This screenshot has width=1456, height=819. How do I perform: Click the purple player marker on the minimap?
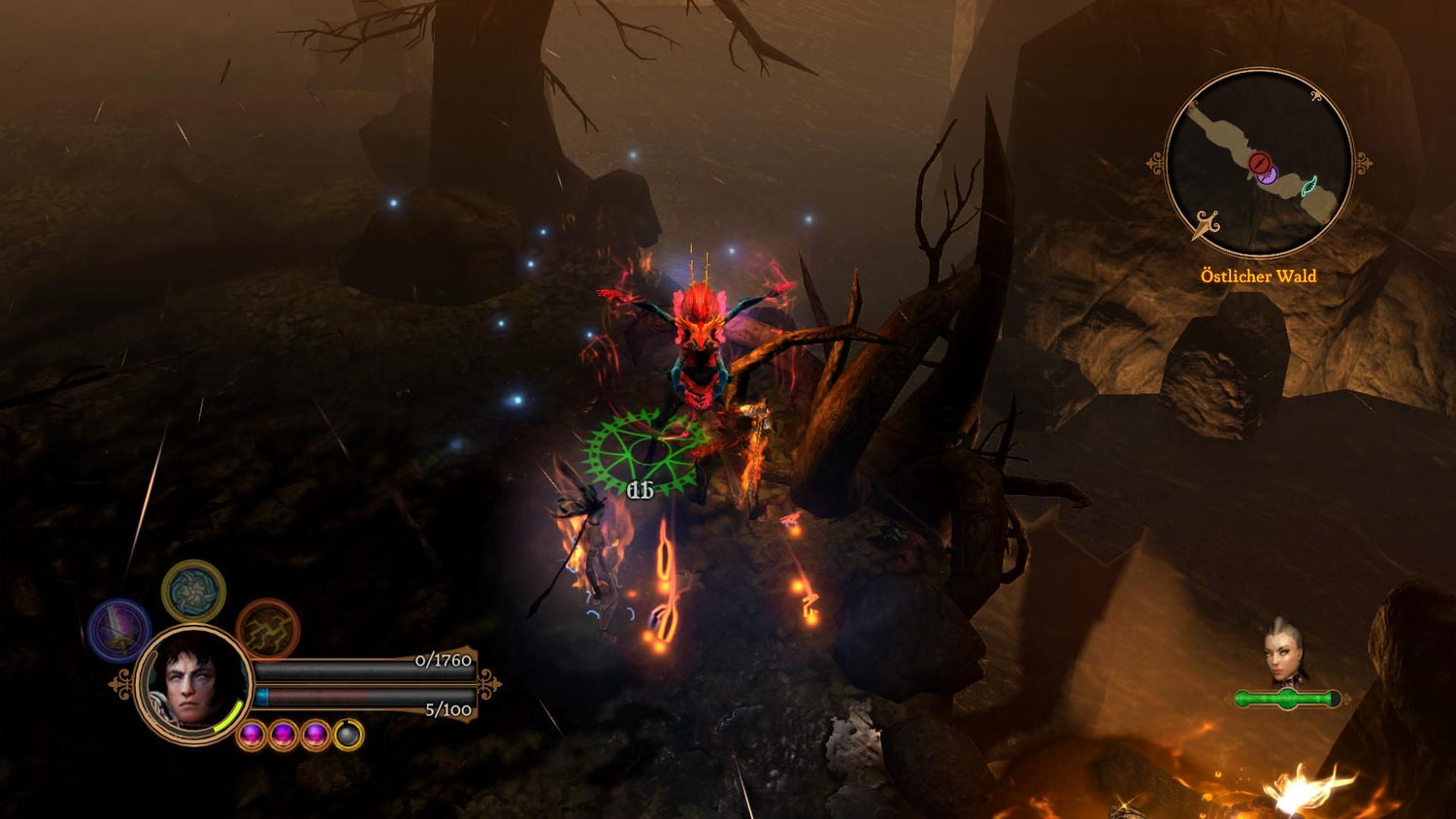coord(1268,177)
